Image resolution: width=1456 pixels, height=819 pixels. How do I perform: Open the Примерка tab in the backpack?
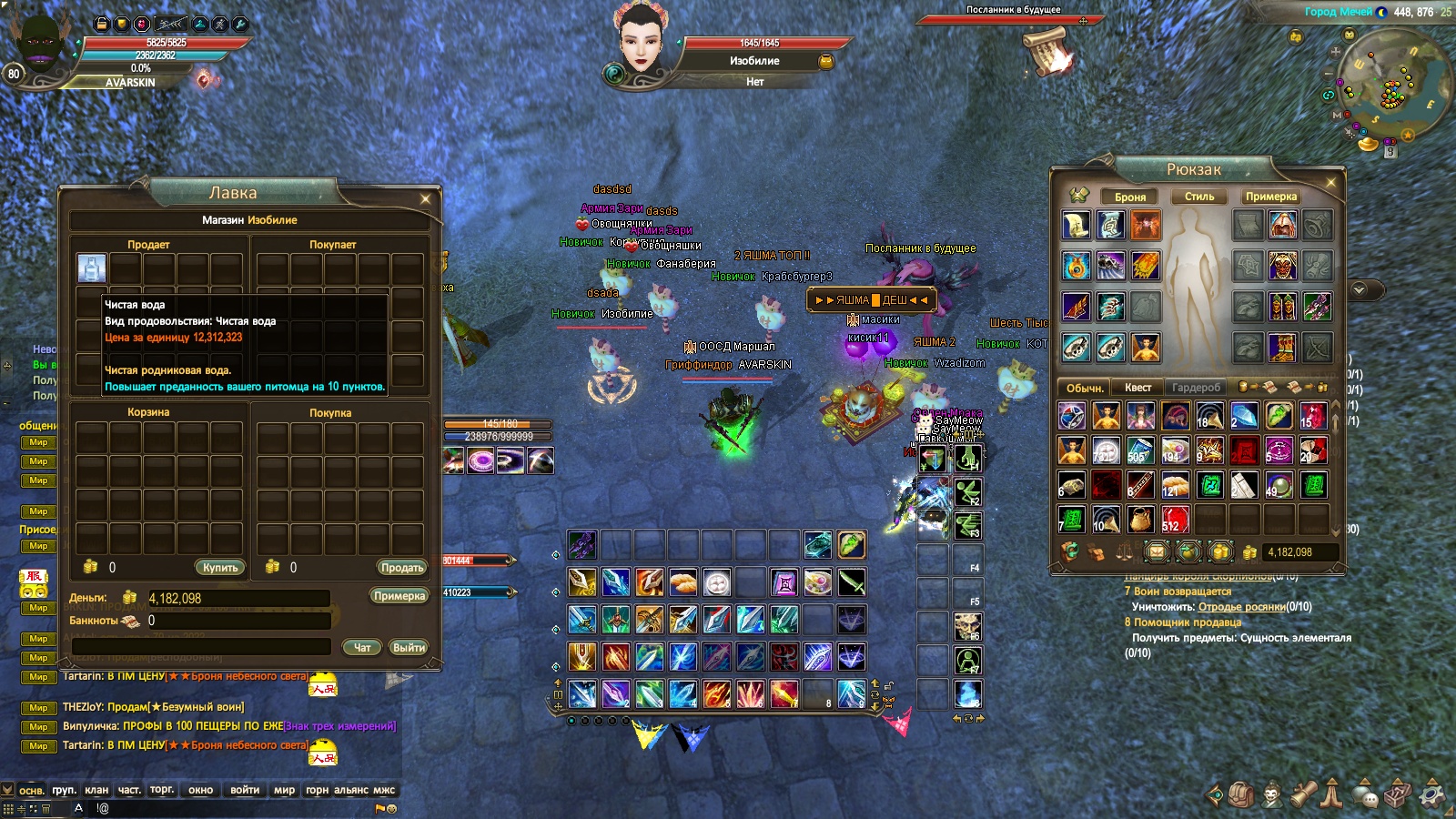click(x=1271, y=197)
